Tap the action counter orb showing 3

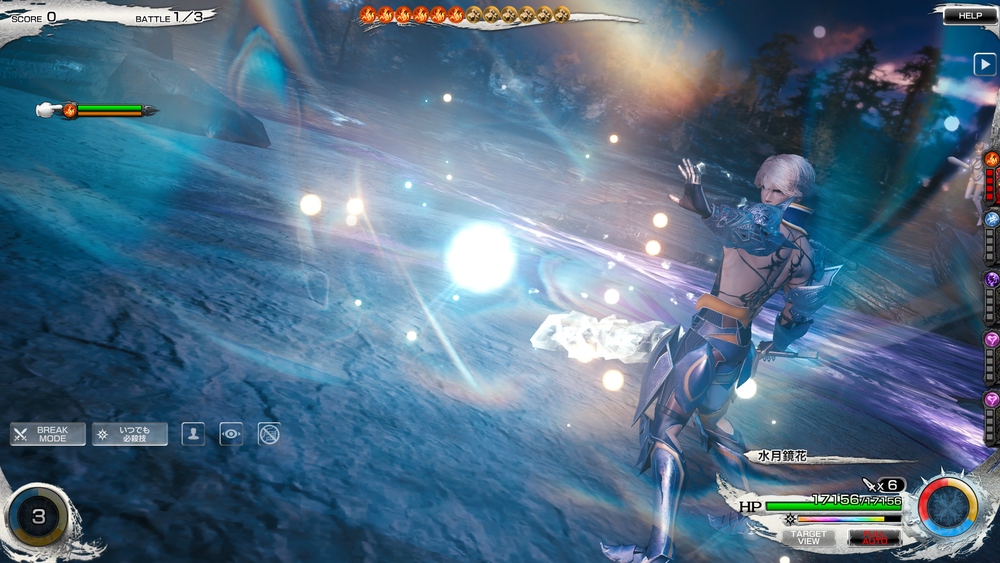pyautogui.click(x=38, y=517)
